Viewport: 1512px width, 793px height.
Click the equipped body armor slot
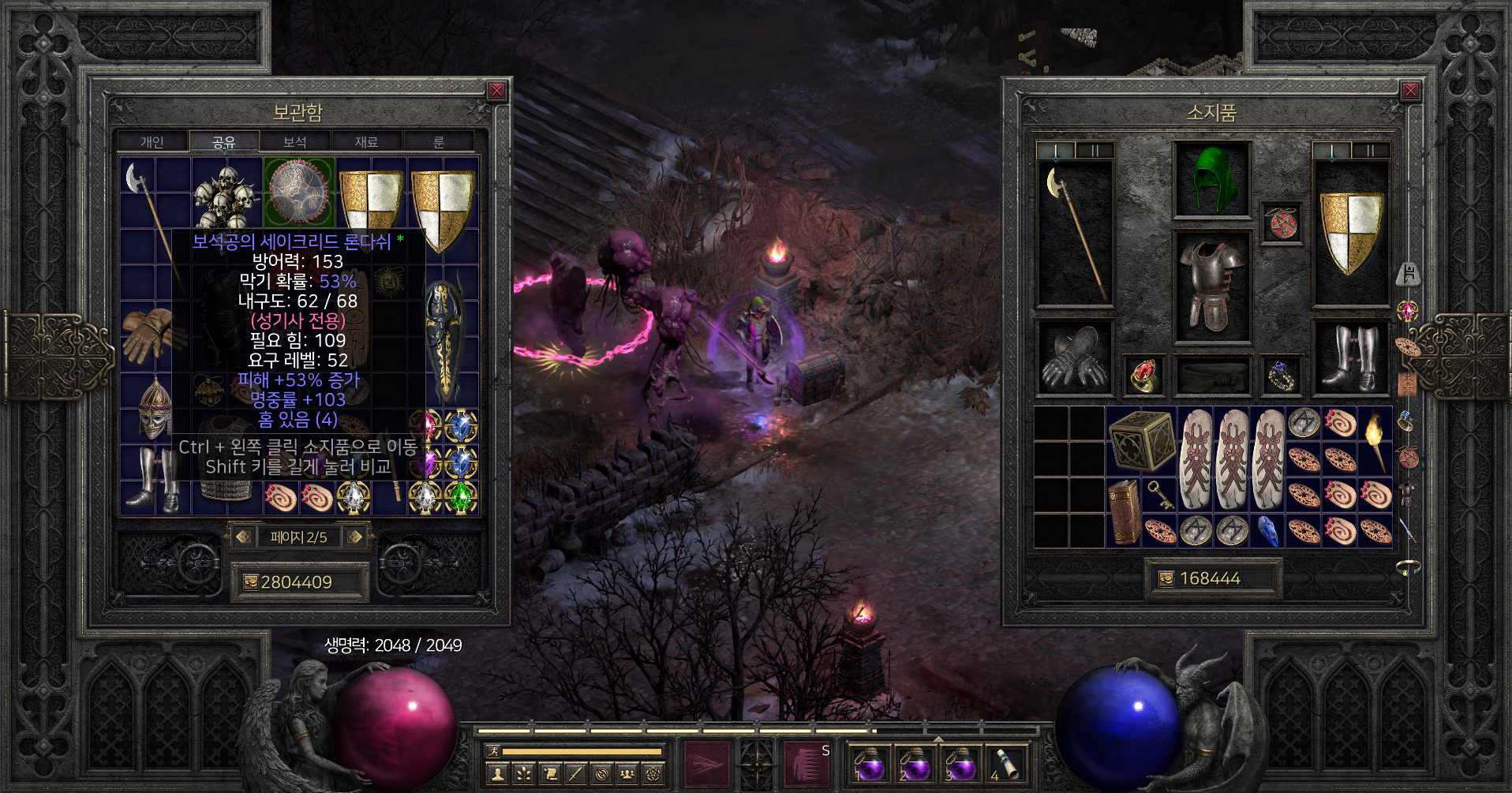point(1212,286)
